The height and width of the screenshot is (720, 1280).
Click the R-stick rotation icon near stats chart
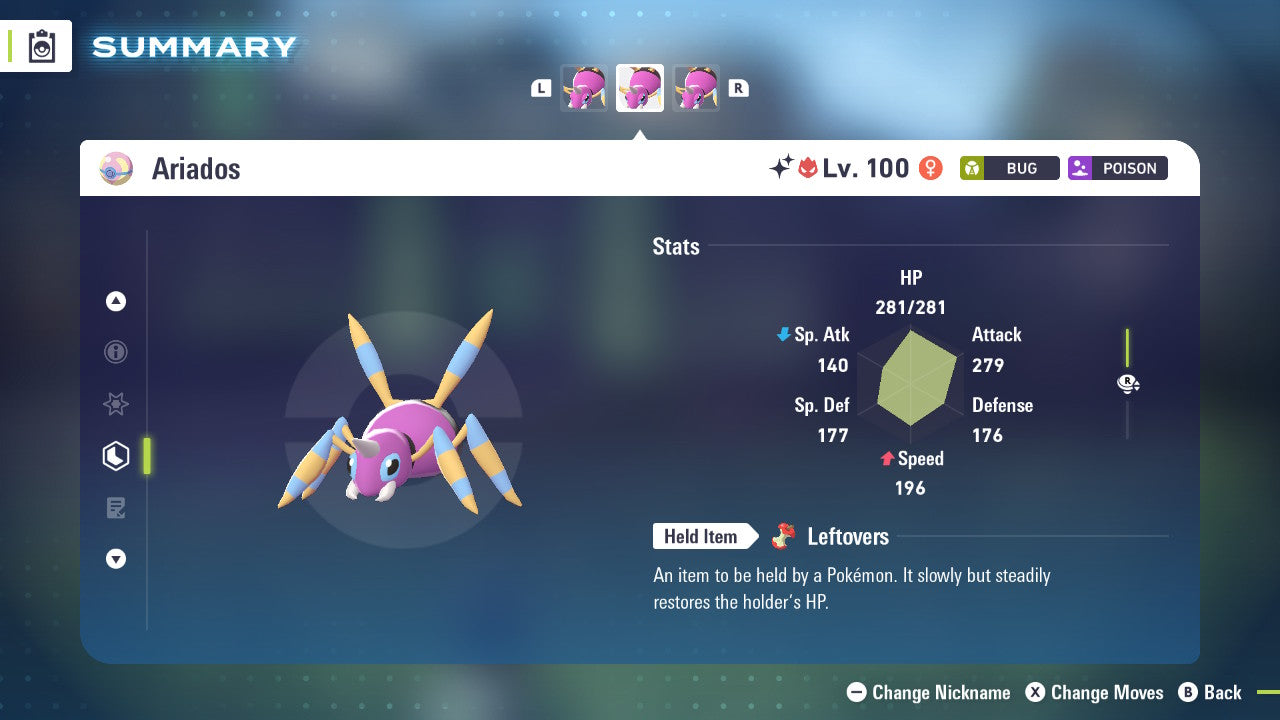(x=1127, y=383)
